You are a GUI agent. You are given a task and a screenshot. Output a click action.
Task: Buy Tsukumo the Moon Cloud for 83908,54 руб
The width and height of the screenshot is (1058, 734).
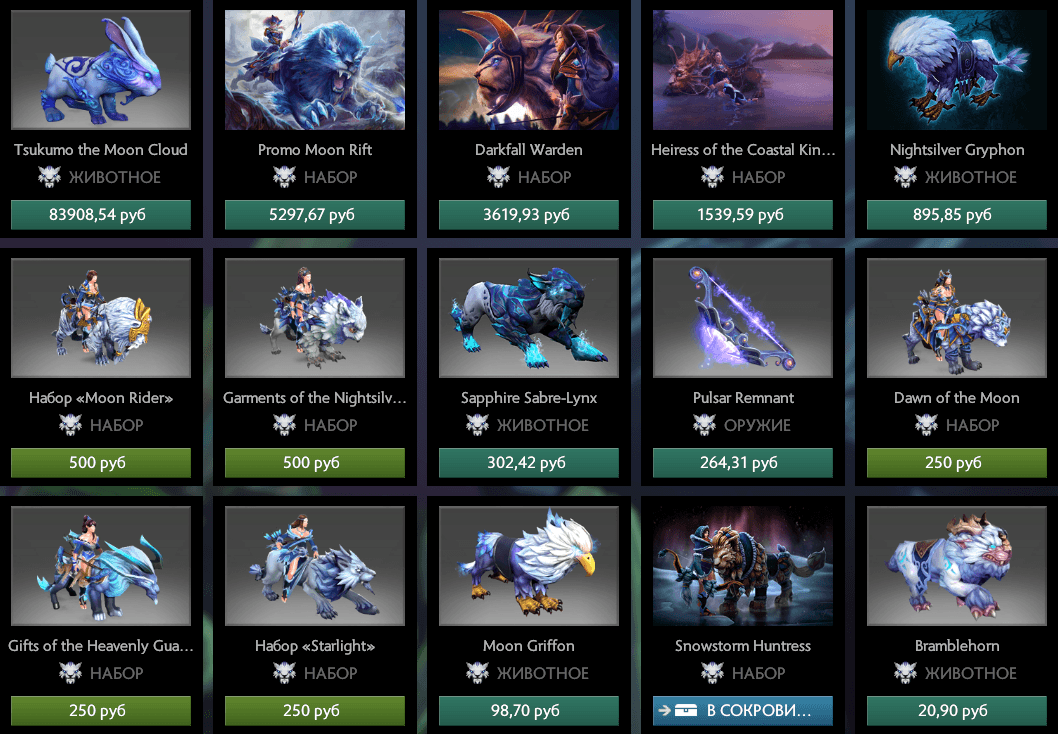point(101,215)
